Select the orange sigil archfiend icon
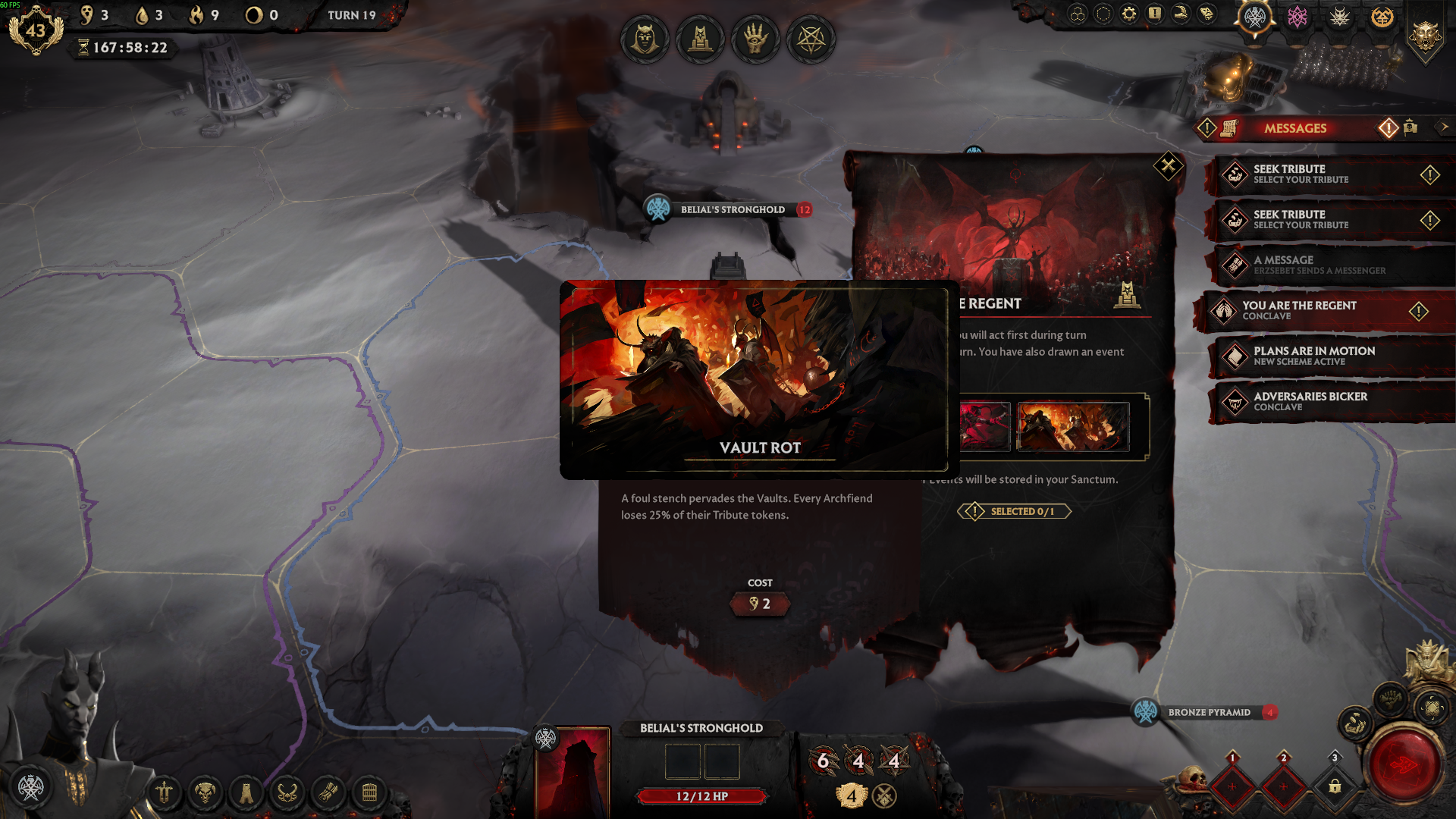The height and width of the screenshot is (819, 1456). (x=1382, y=17)
